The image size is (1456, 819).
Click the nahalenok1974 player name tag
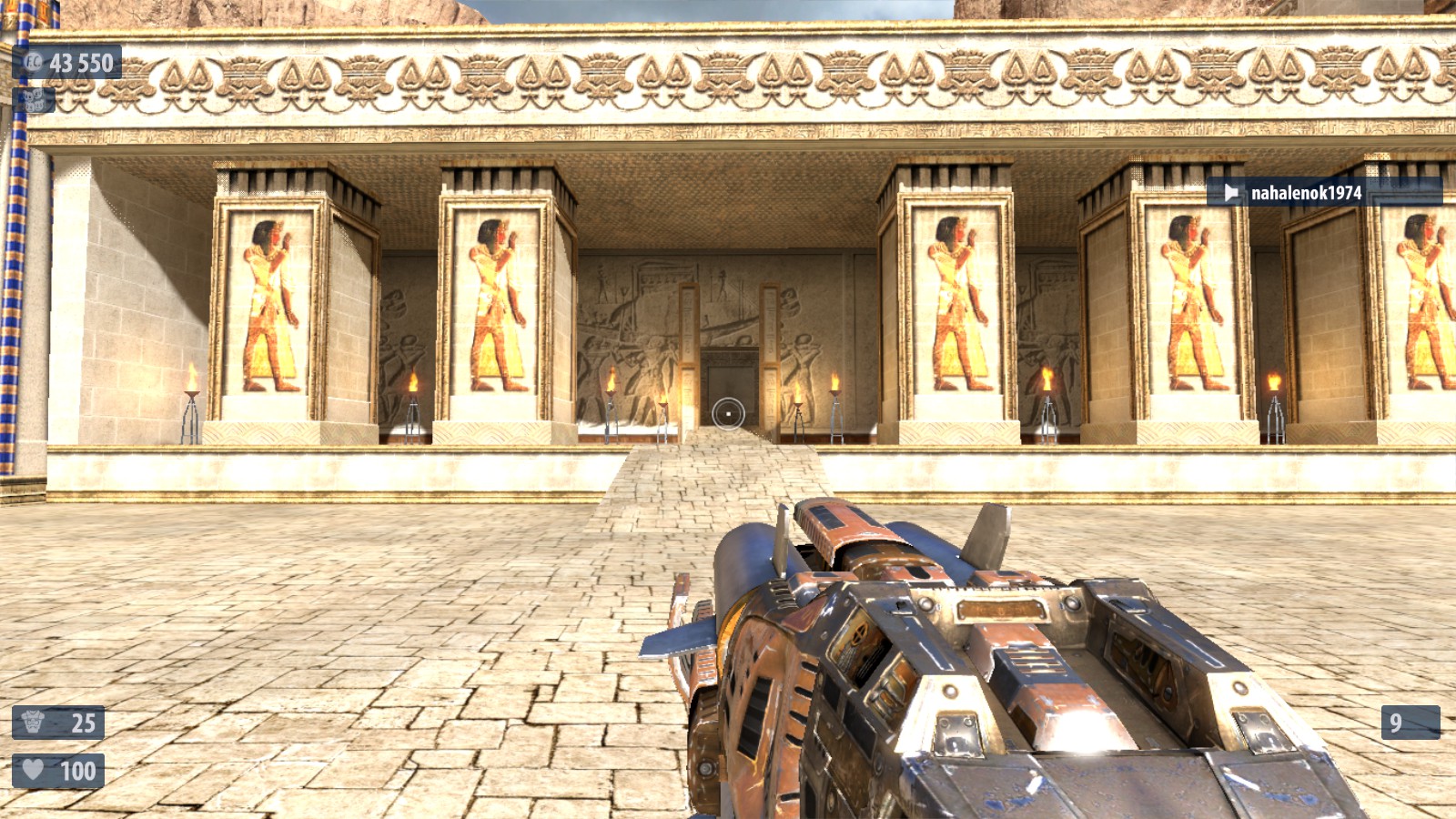coord(1305,193)
